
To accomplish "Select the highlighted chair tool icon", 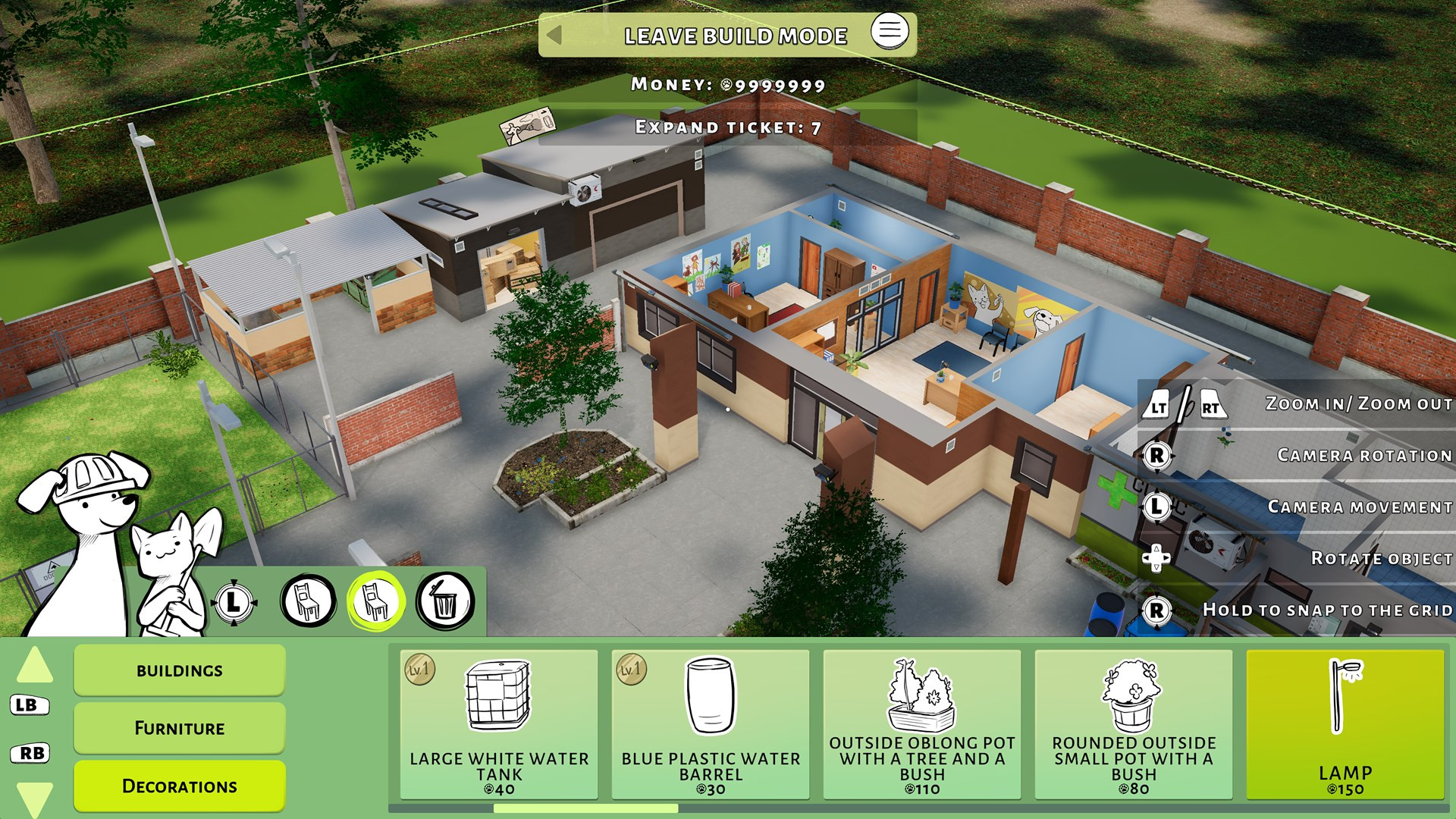I will click(x=376, y=601).
